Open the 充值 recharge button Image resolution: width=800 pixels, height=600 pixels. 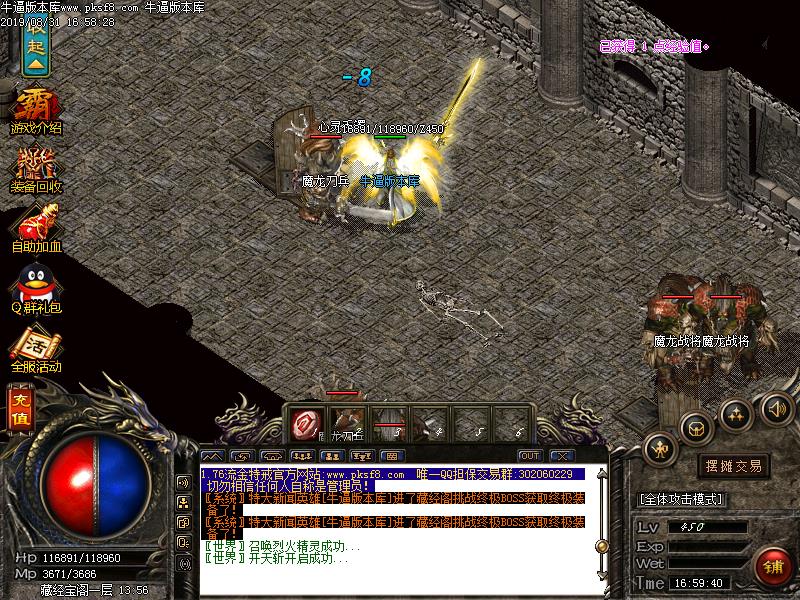pos(21,410)
